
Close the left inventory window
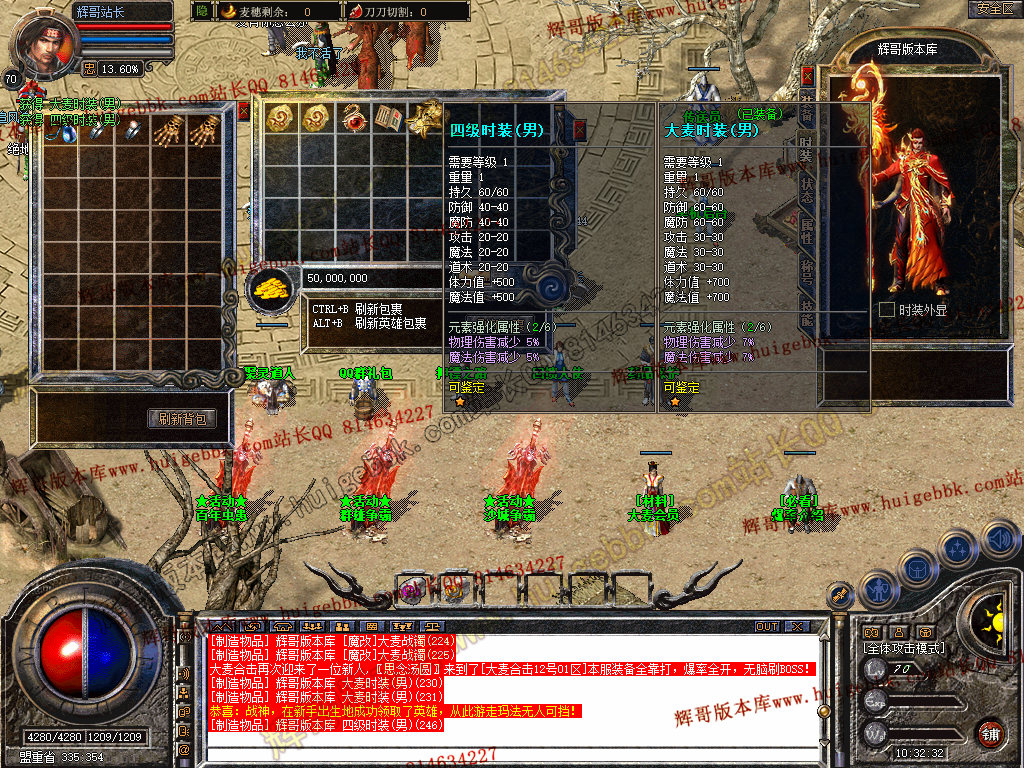(243, 110)
